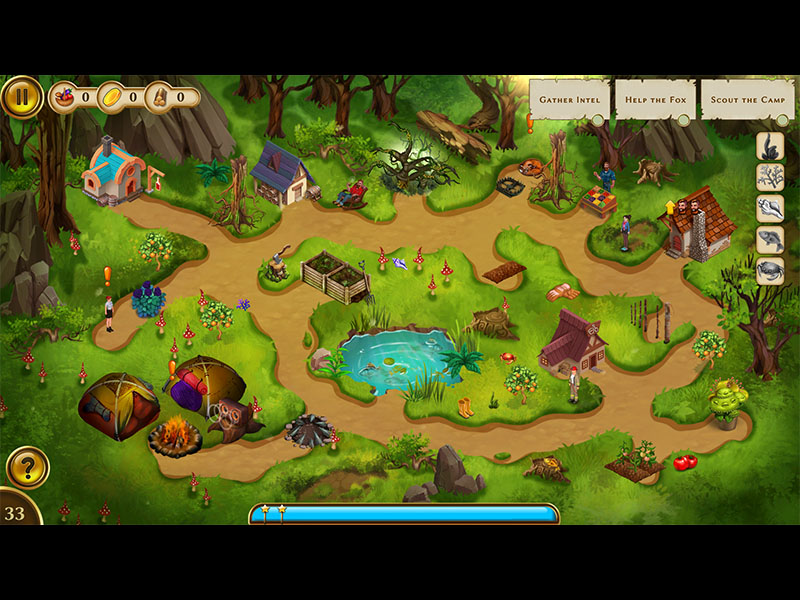Select the Gather Intel objective
The image size is (800, 600).
(569, 100)
